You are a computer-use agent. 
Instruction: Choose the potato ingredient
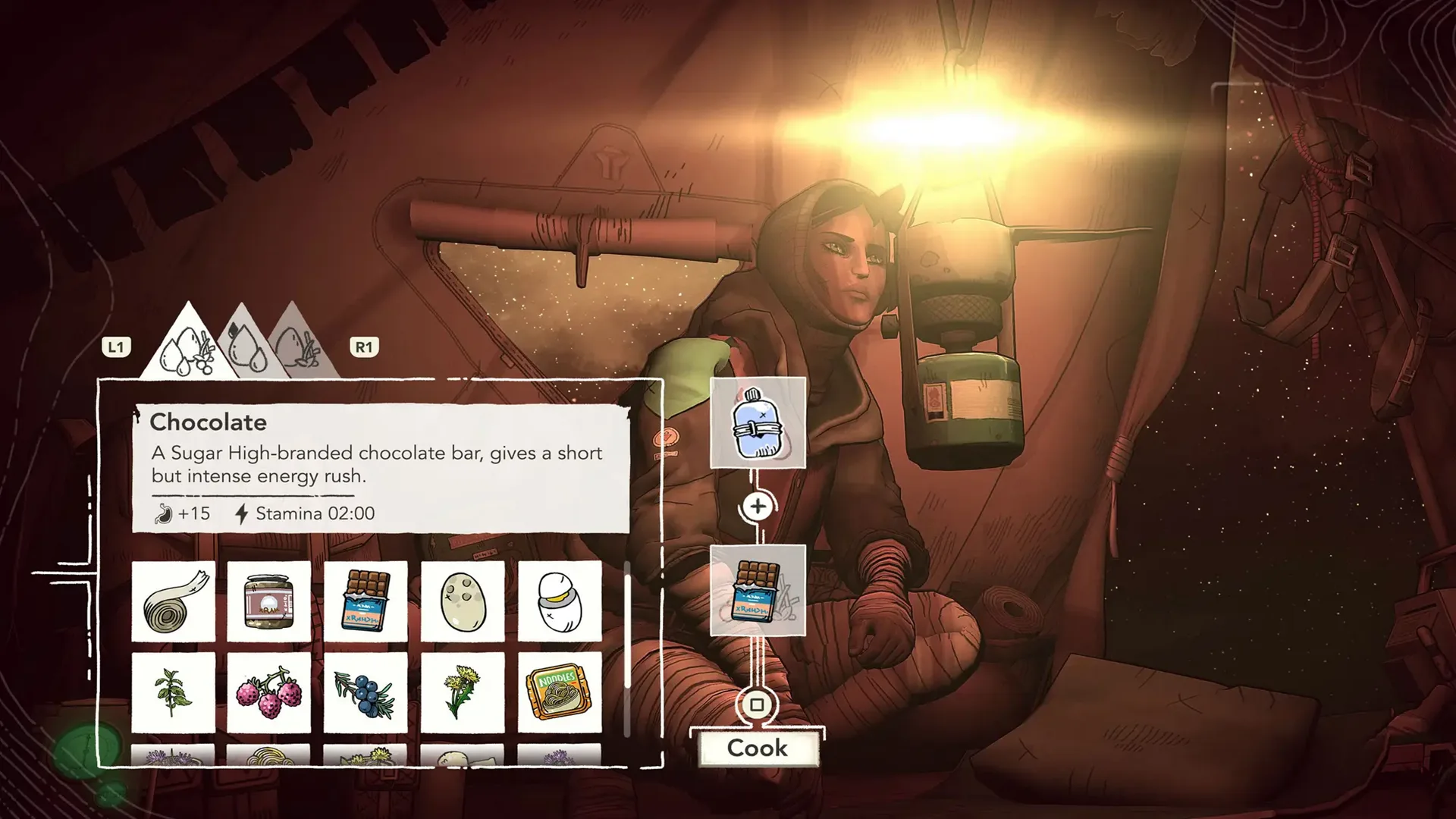point(462,599)
